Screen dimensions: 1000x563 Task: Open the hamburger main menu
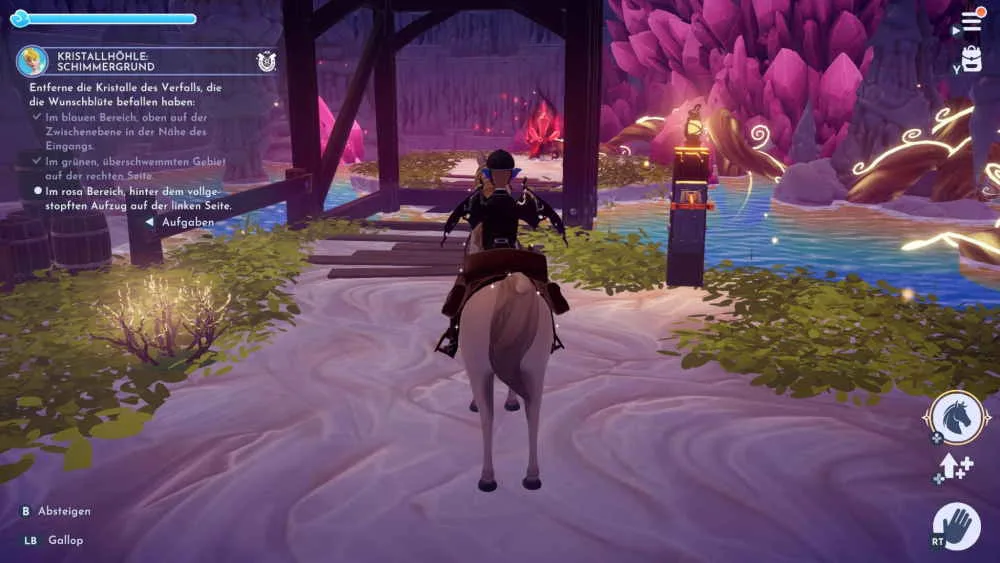971,21
